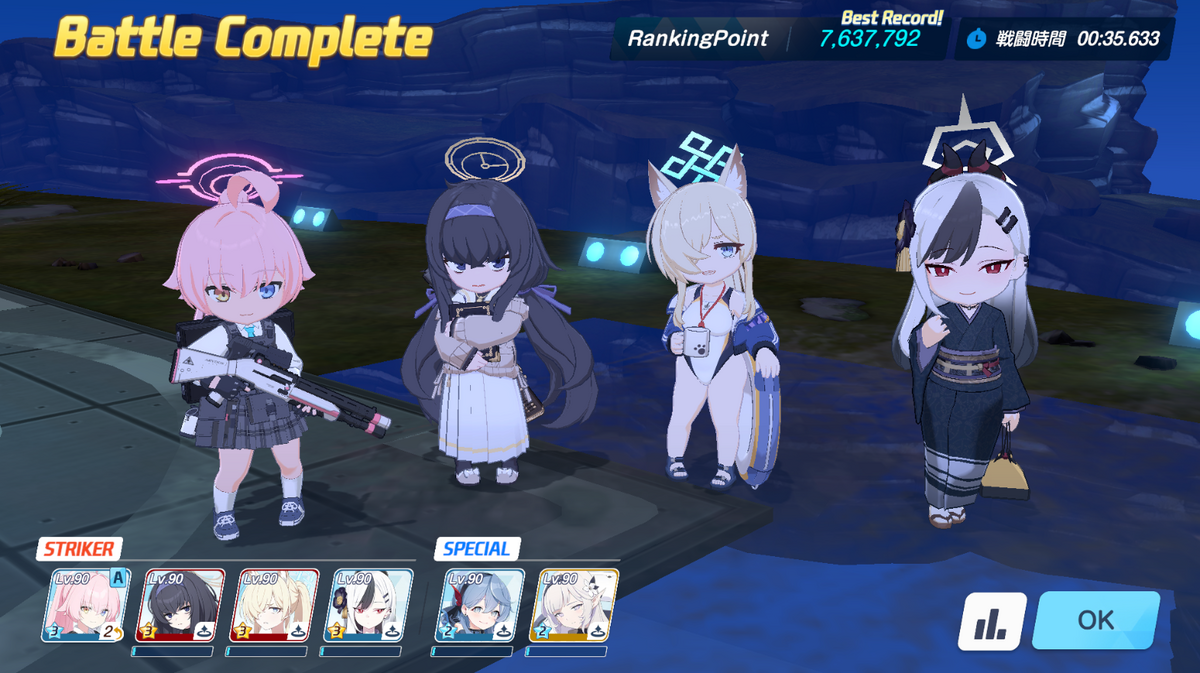Confirm results with the OK button

[x=1095, y=620]
